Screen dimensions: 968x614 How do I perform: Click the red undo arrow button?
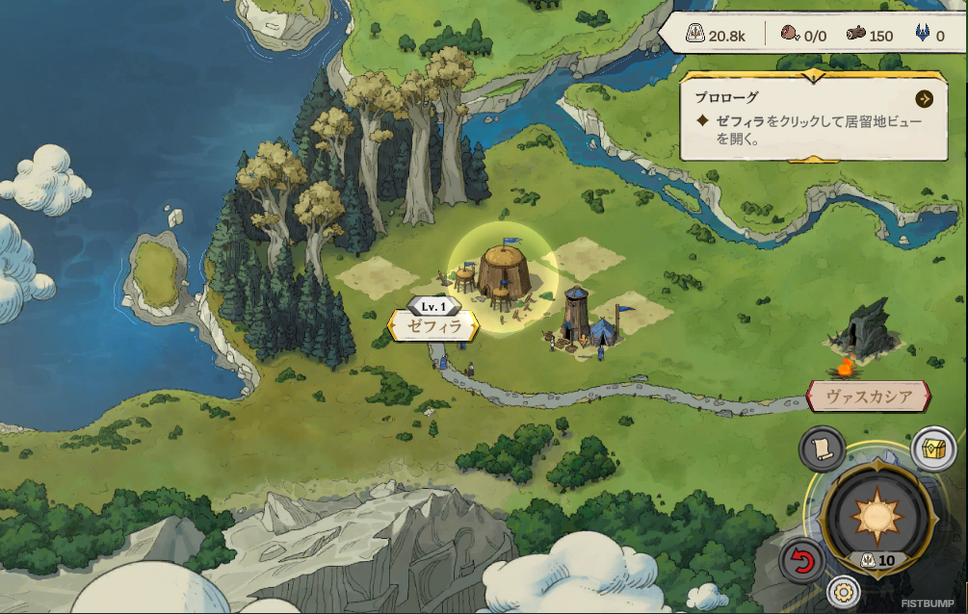pos(802,562)
